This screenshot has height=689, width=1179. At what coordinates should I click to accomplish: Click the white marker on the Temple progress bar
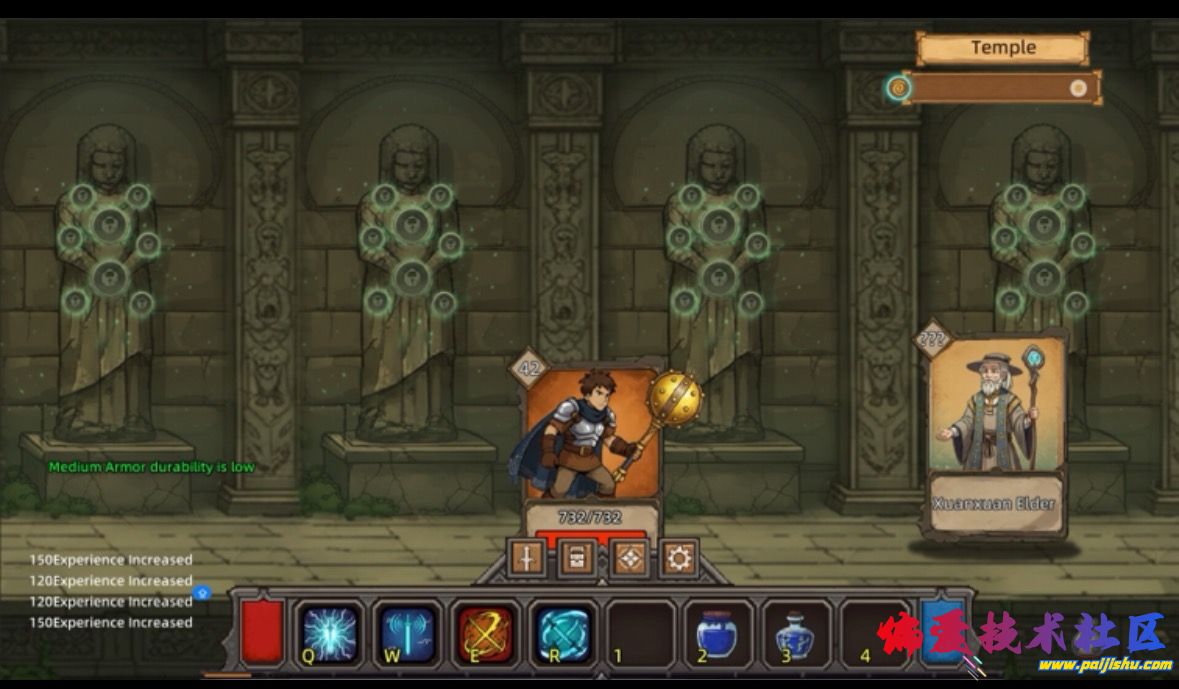click(x=1078, y=88)
